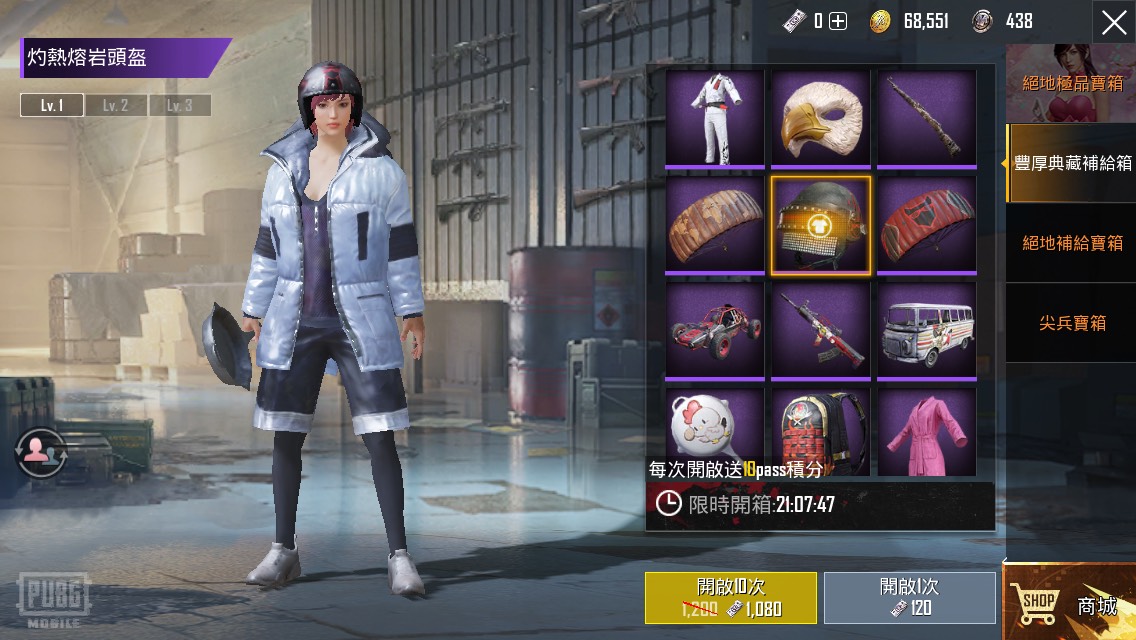Preview the white outfit reward
This screenshot has width=1136, height=640.
[715, 117]
